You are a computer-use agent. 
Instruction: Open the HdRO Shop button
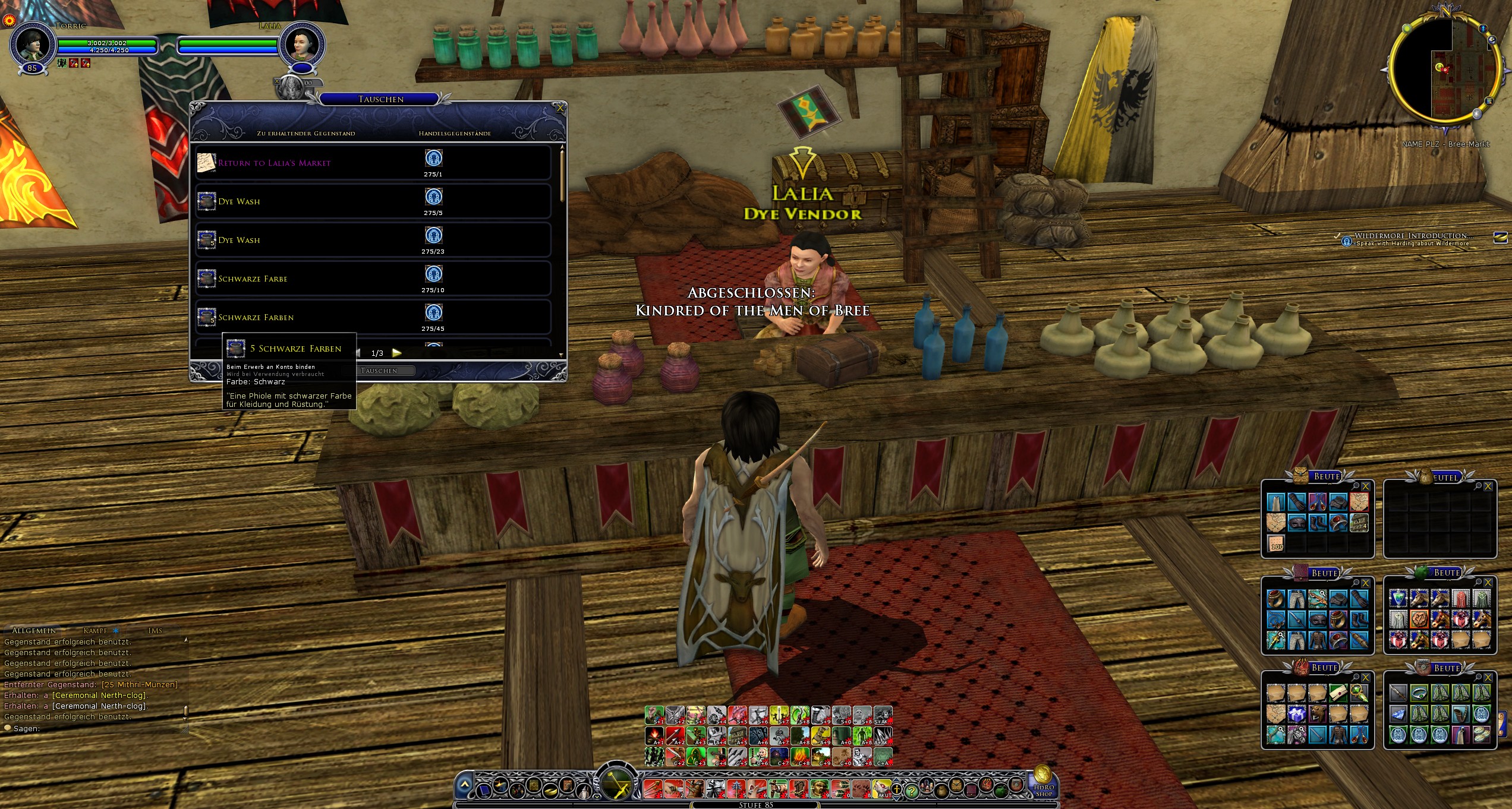(1044, 782)
